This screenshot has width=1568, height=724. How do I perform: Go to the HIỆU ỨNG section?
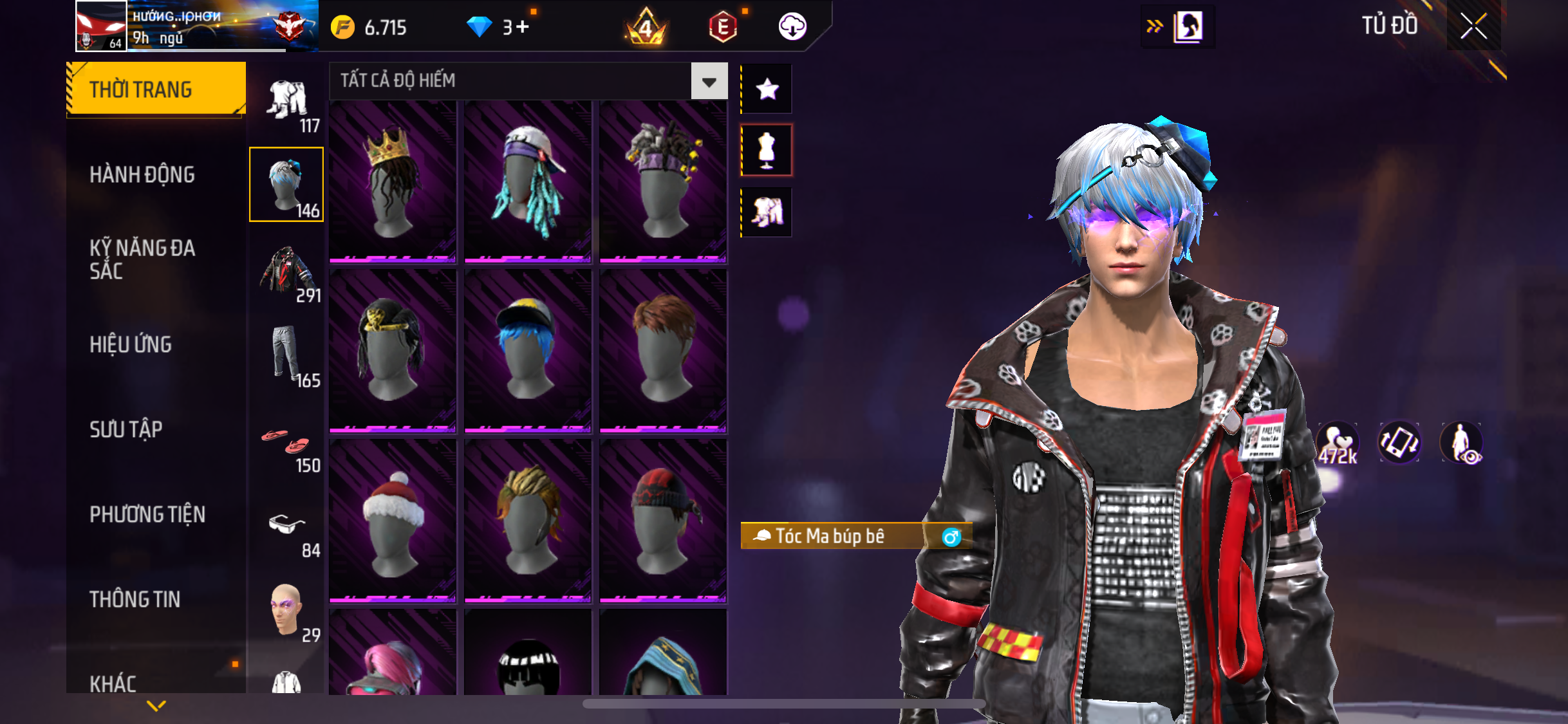click(131, 344)
